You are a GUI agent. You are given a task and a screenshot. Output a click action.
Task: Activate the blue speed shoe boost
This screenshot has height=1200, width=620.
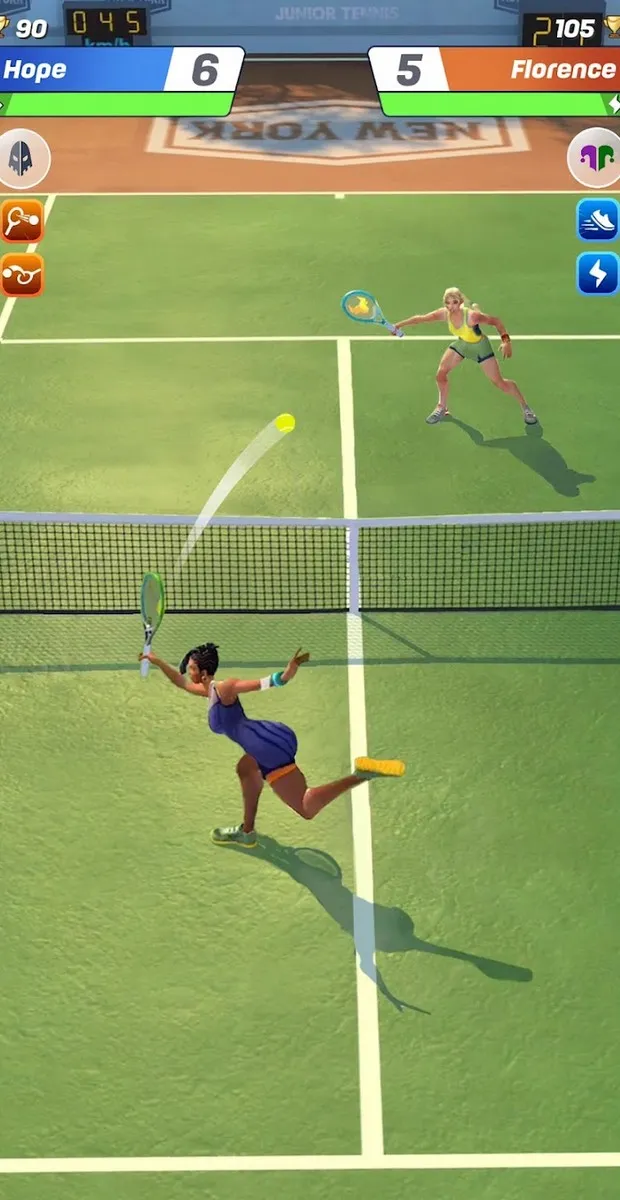[597, 220]
